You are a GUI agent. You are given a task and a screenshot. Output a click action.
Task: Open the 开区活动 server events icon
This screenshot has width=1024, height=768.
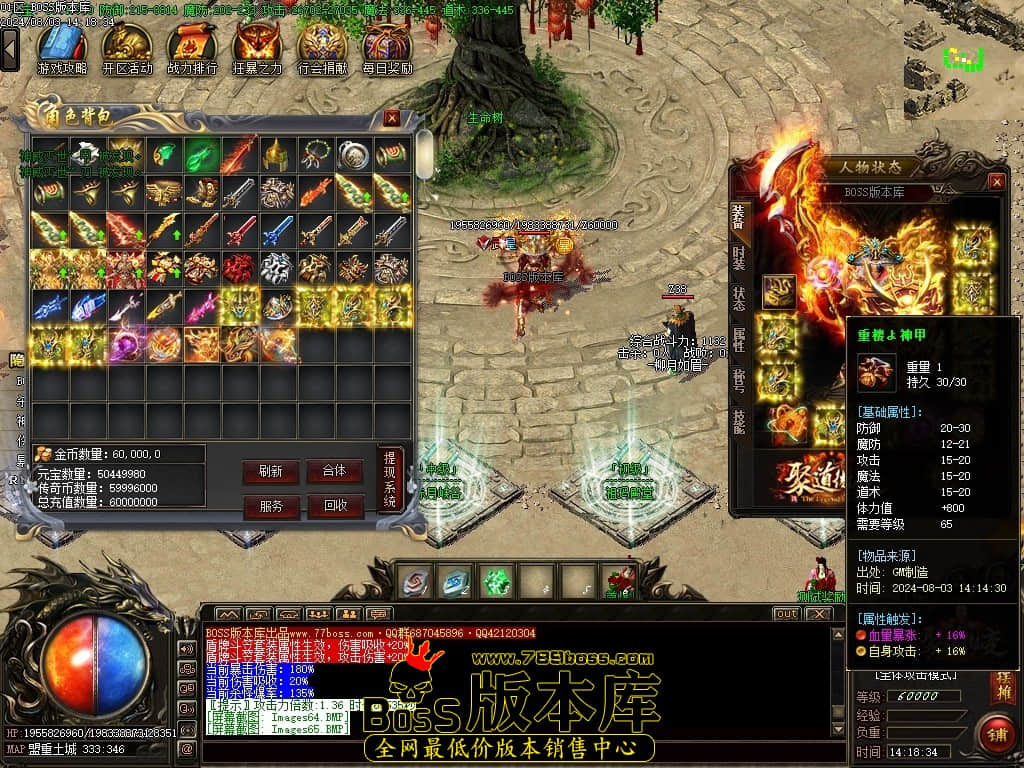127,47
